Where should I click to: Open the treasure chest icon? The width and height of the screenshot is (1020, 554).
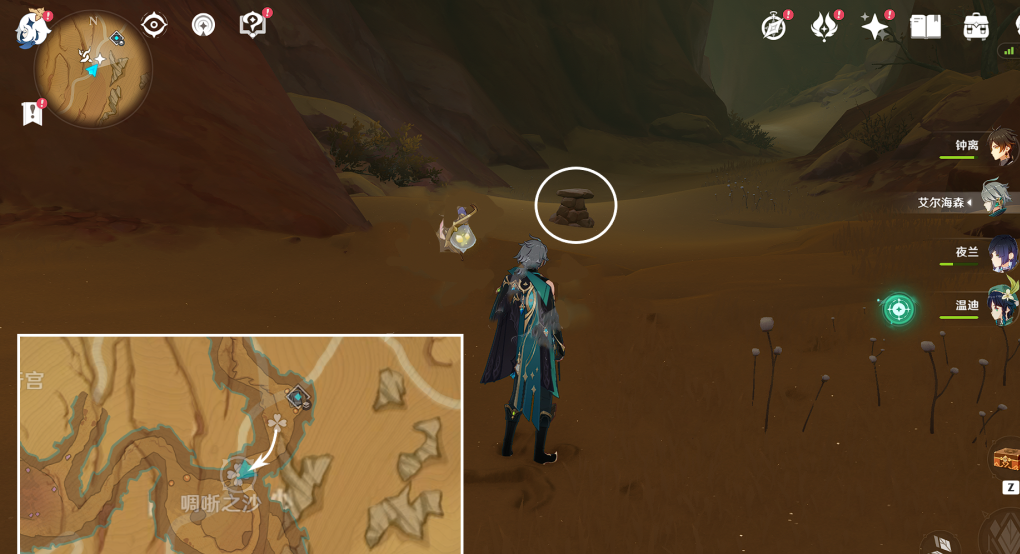tap(1004, 460)
